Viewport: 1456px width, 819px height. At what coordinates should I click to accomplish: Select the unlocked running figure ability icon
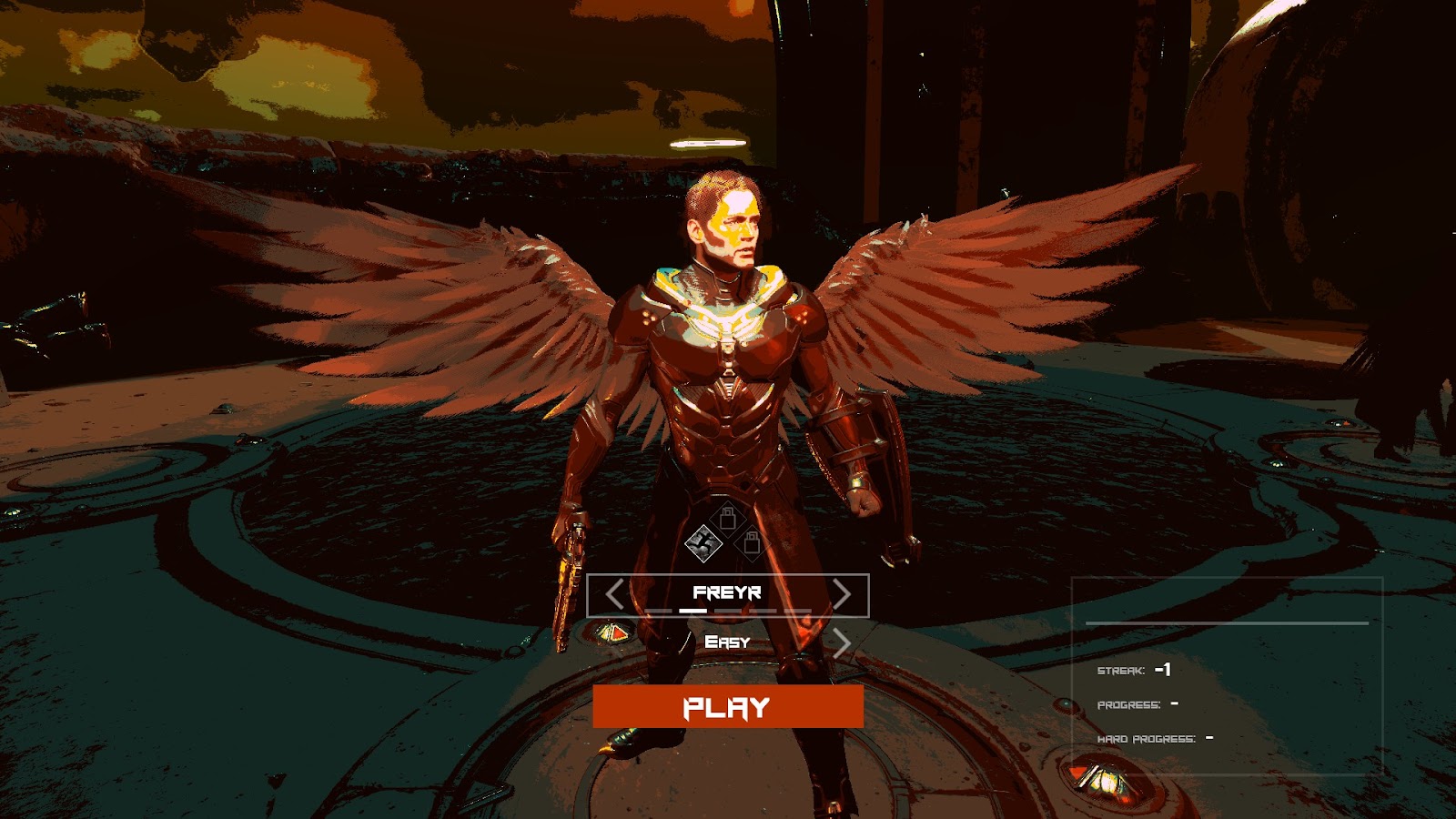pyautogui.click(x=703, y=543)
